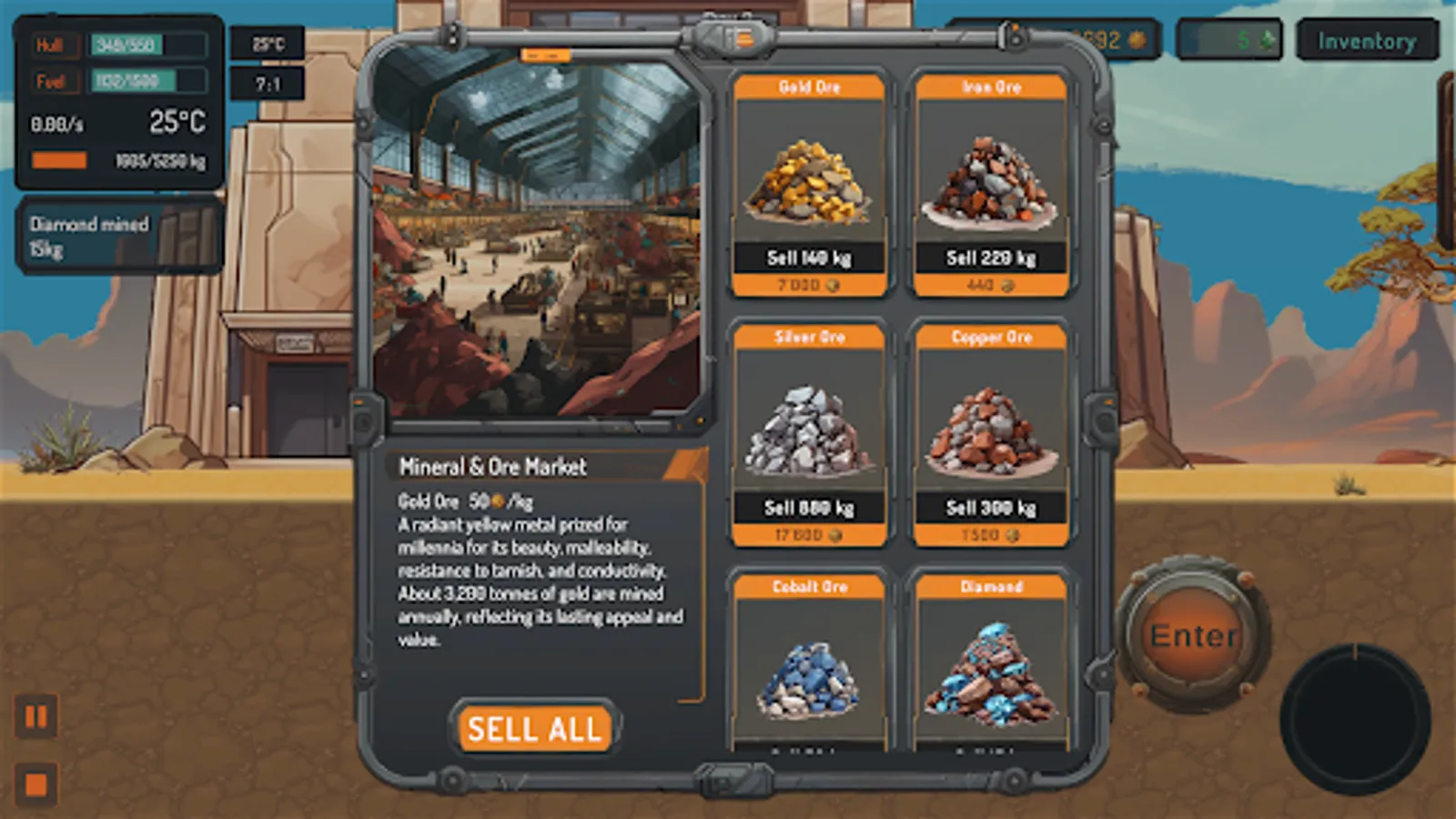This screenshot has height=819, width=1456.
Task: Click the green gem currency icon
Action: click(x=1265, y=40)
